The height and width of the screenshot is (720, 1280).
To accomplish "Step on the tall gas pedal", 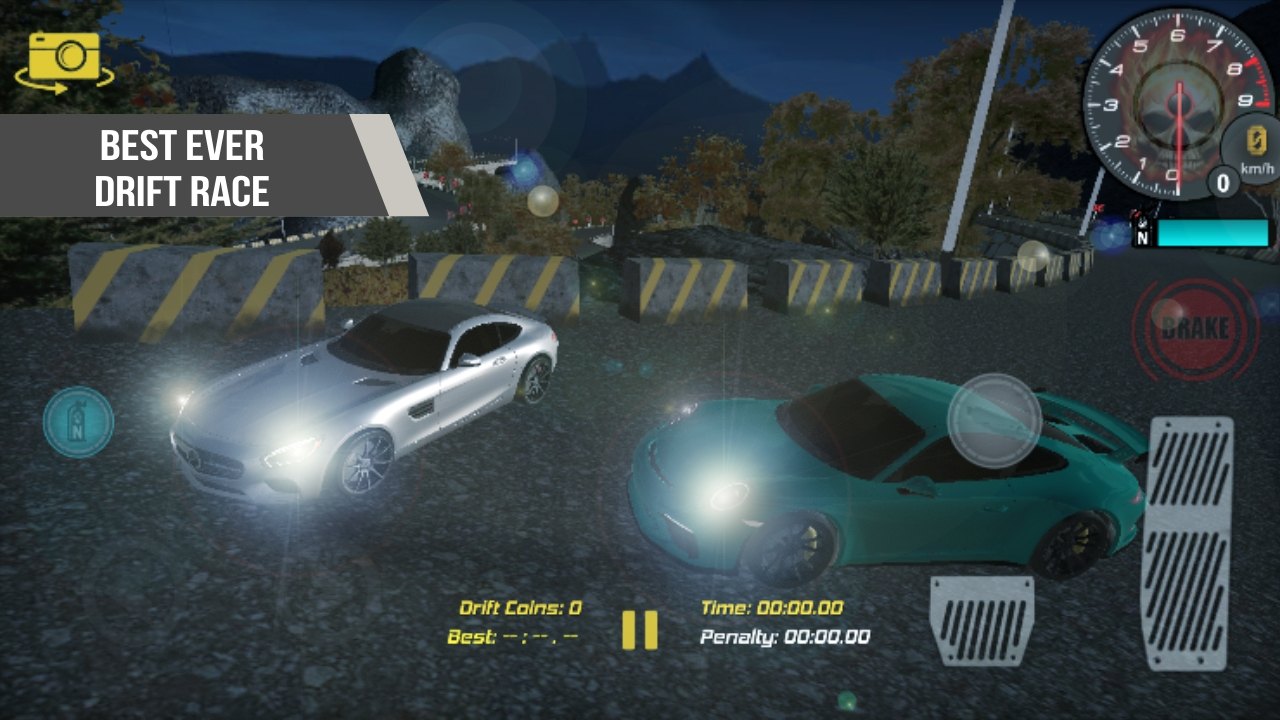I will 1187,543.
